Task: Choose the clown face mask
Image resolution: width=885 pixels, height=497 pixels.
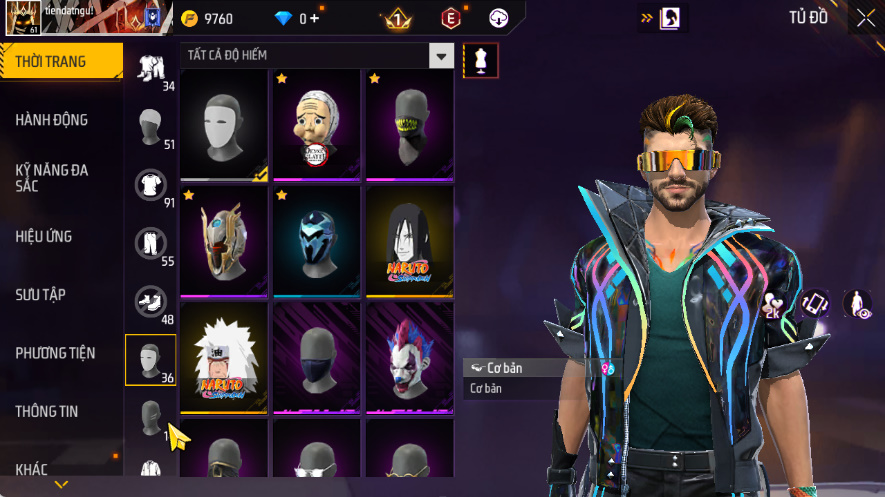Action: point(408,357)
